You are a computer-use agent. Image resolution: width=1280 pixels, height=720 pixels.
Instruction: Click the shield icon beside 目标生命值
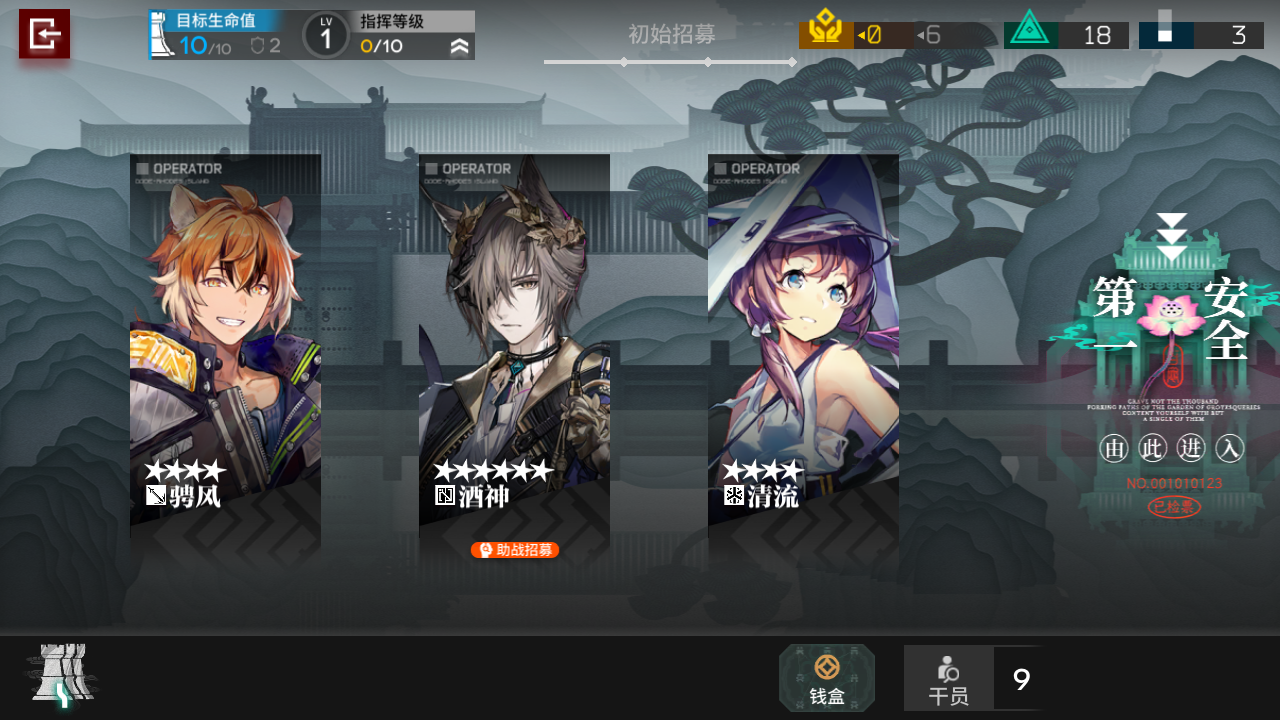[258, 43]
